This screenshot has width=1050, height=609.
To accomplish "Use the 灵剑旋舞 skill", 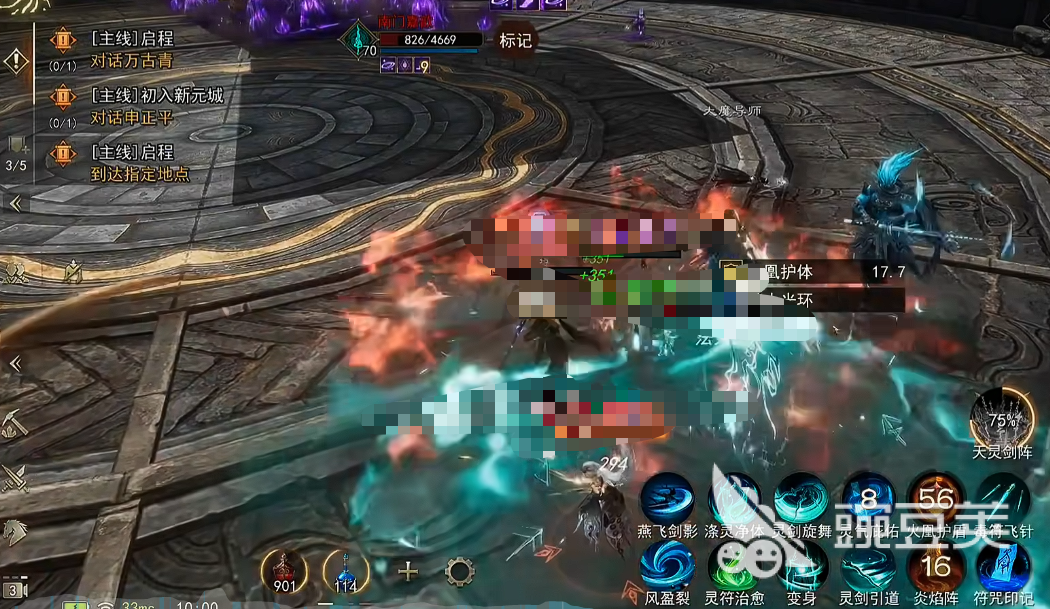I will pos(802,497).
